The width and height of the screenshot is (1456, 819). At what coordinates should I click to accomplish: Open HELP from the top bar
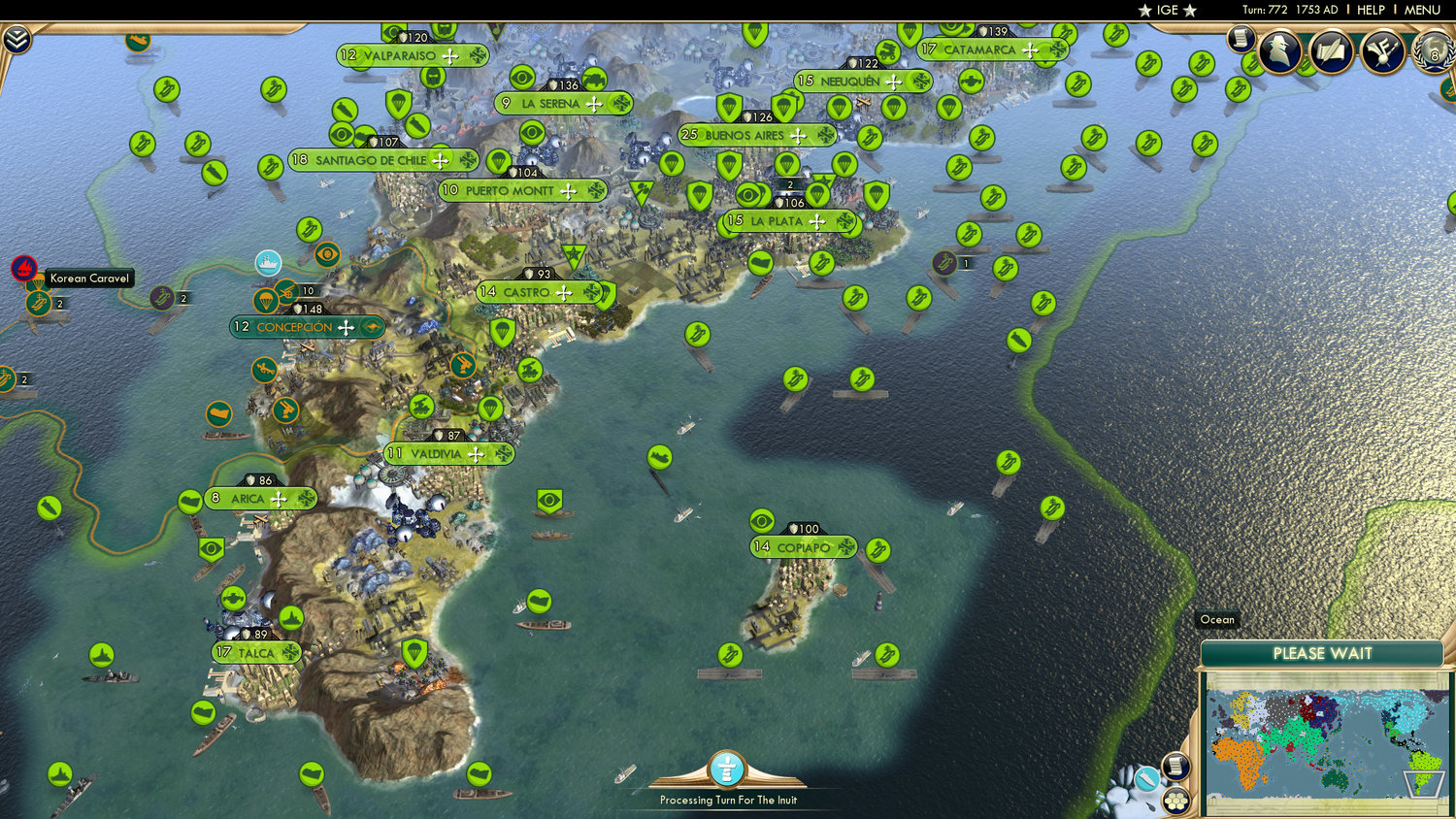[1373, 10]
